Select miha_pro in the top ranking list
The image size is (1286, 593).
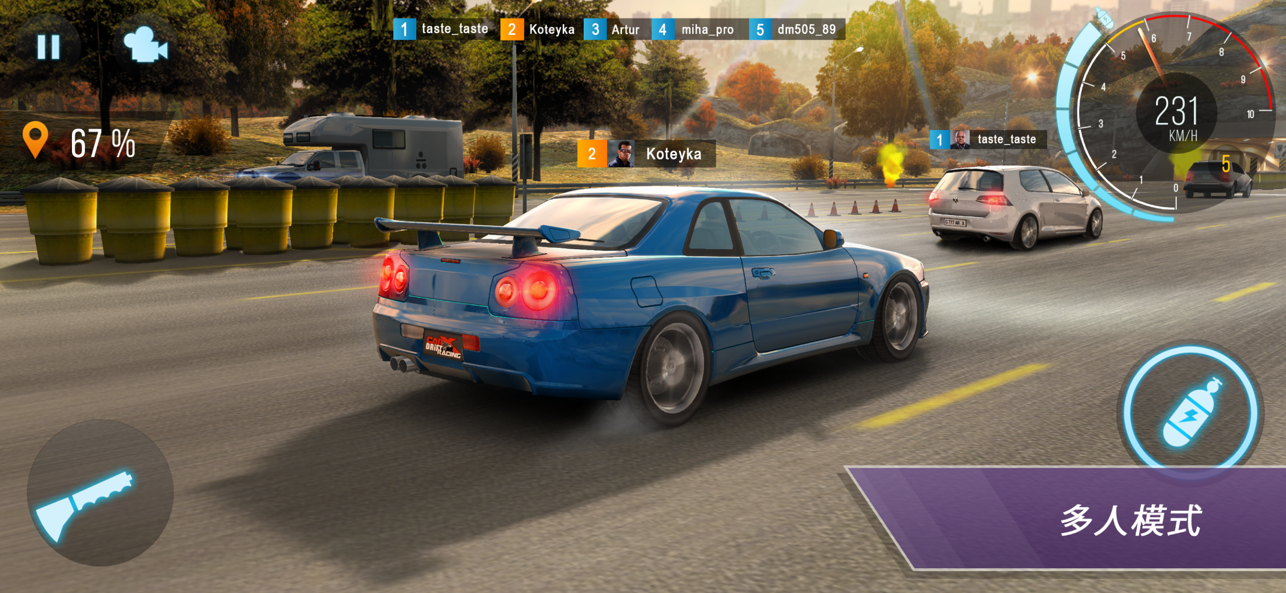tap(695, 29)
